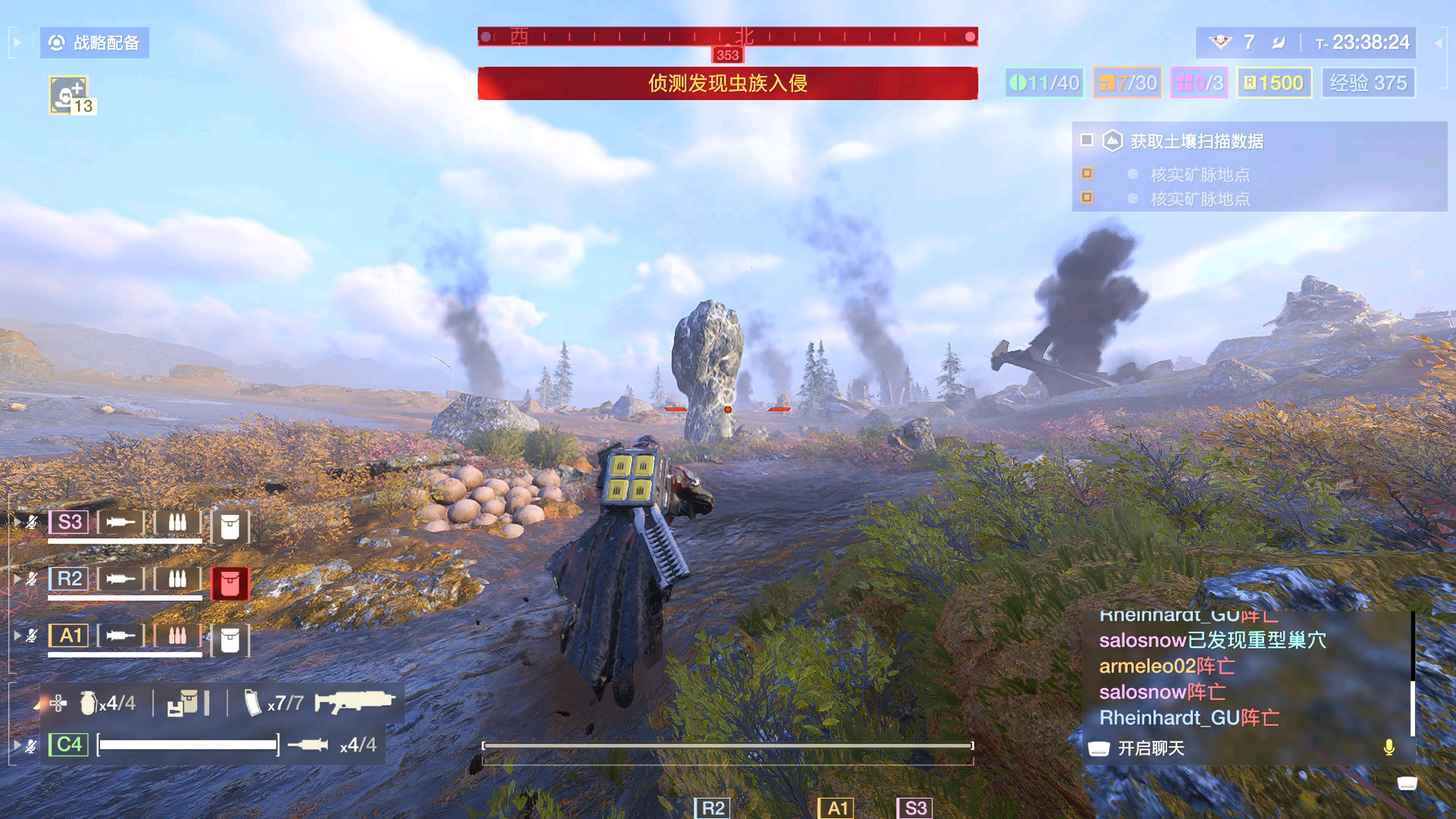
Task: Click the orange sample counter 7/30
Action: (1127, 83)
